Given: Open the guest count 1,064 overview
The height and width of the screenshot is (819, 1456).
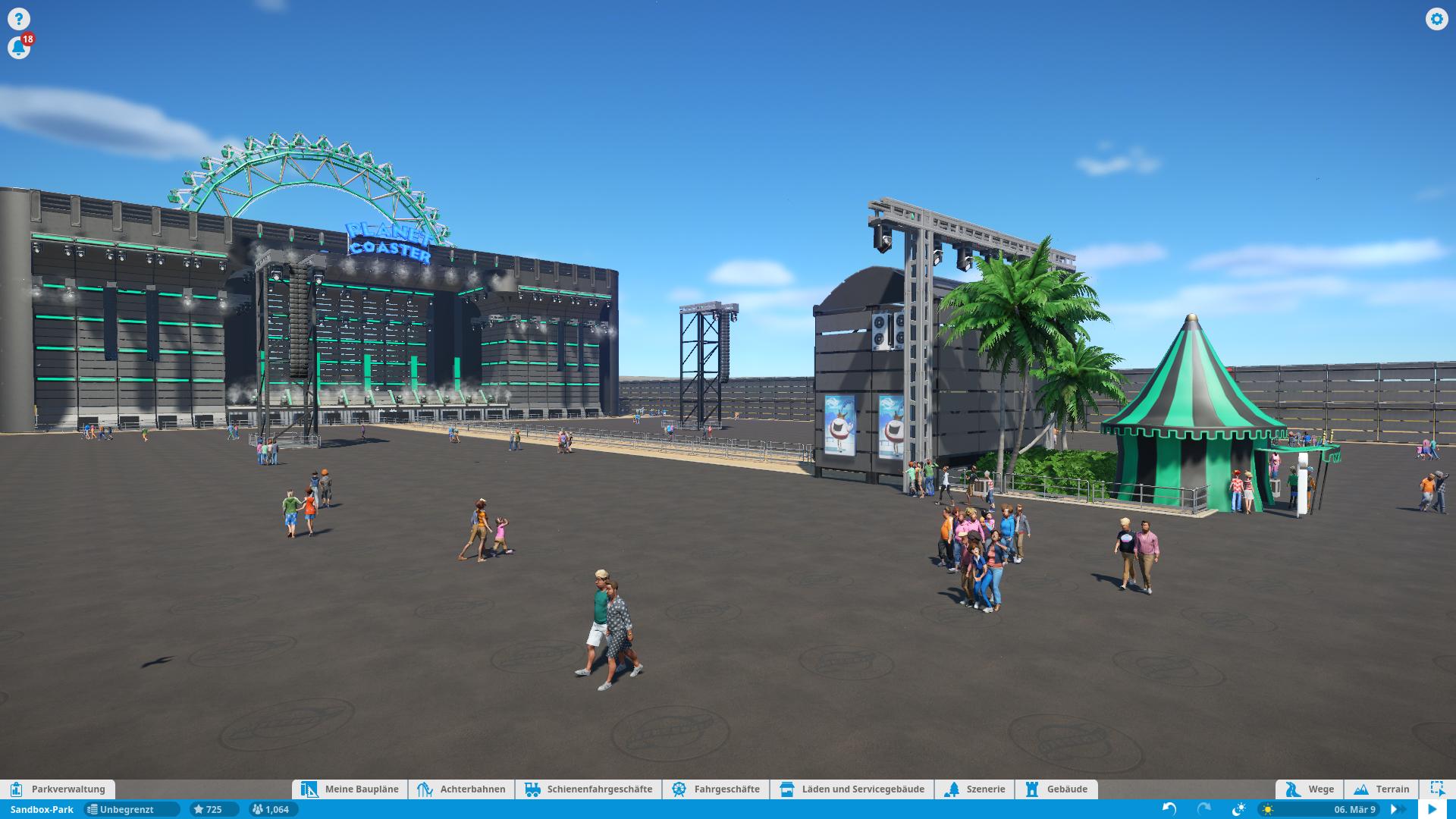Looking at the screenshot, I should click(271, 809).
